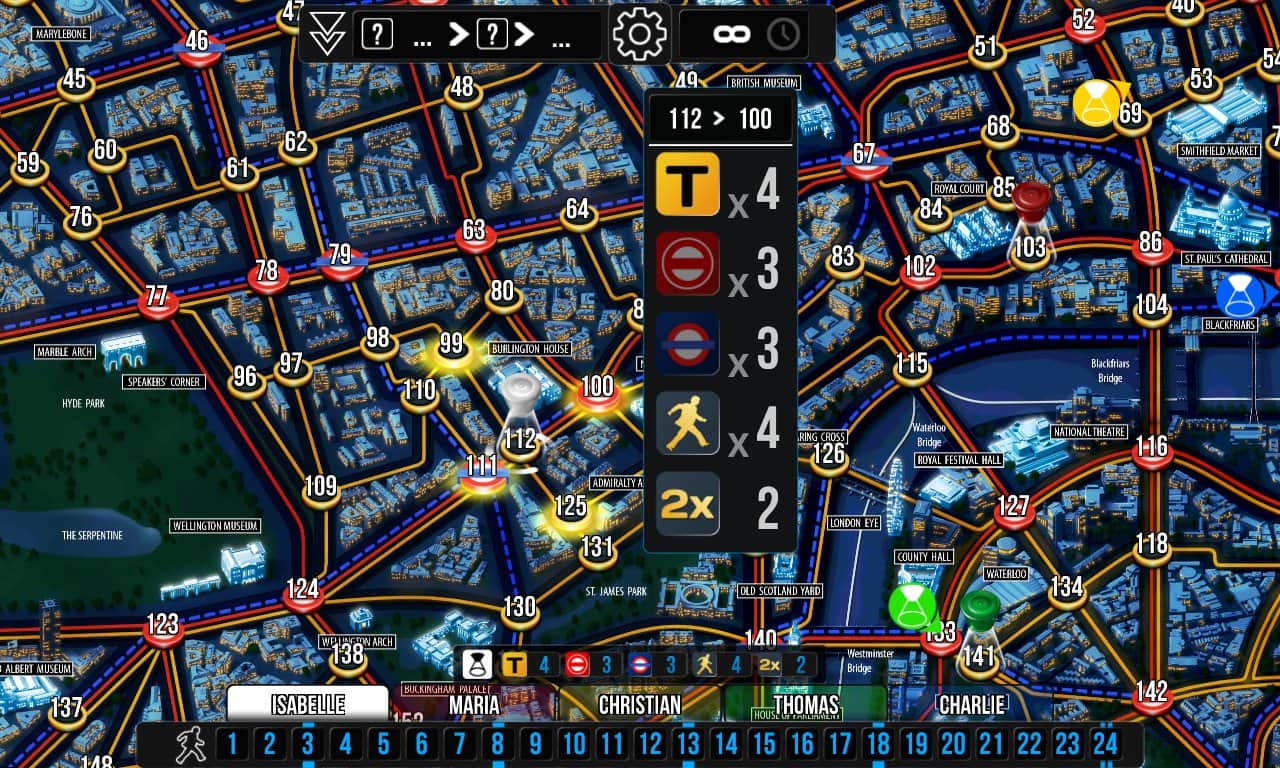Use the walking figure ticket in the popup

pyautogui.click(x=688, y=424)
